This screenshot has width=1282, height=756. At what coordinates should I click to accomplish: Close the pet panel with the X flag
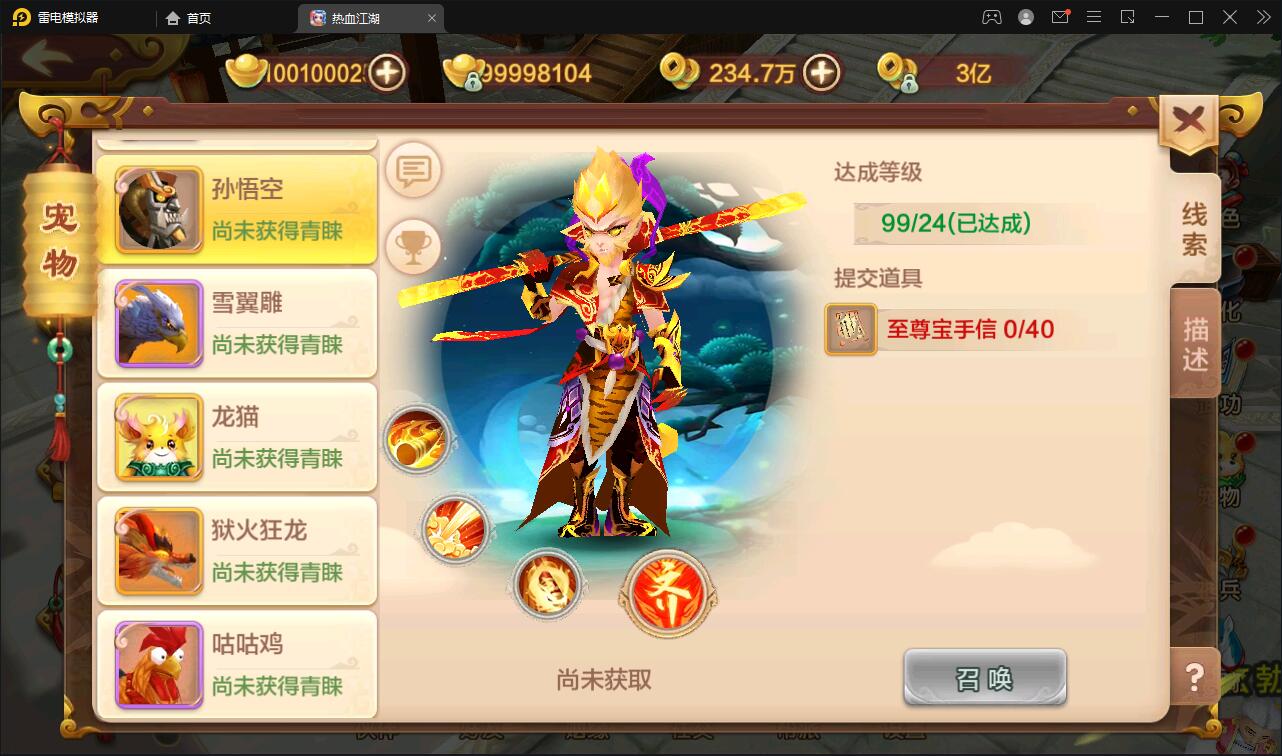tap(1188, 117)
